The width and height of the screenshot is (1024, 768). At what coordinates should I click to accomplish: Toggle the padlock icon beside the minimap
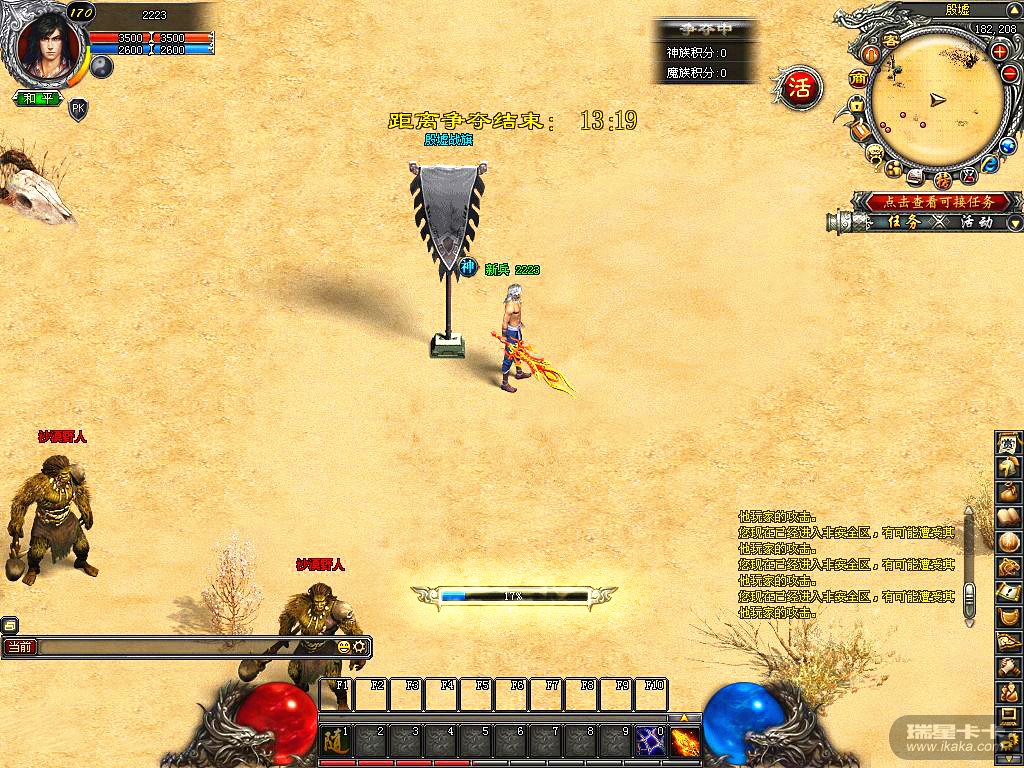(857, 105)
